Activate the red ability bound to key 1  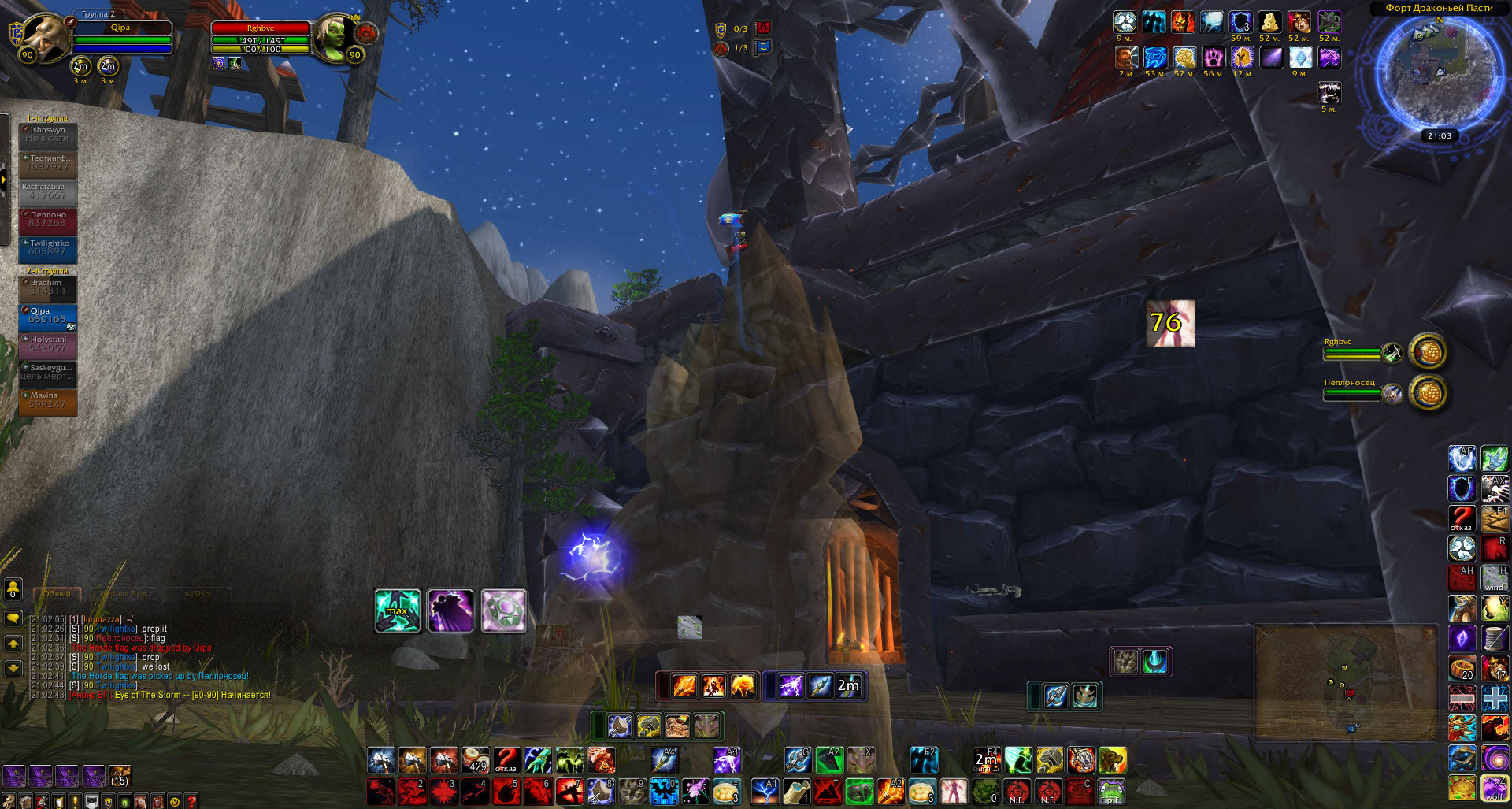pyautogui.click(x=380, y=791)
